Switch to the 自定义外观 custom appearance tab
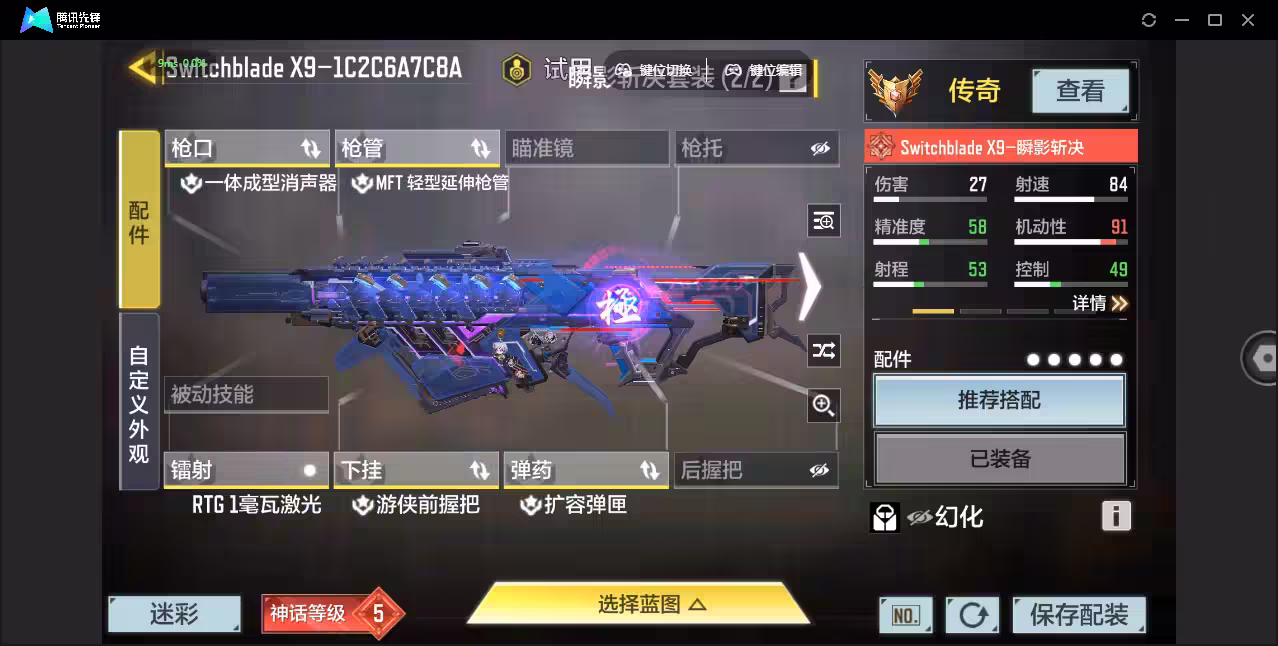This screenshot has width=1278, height=646. click(139, 402)
